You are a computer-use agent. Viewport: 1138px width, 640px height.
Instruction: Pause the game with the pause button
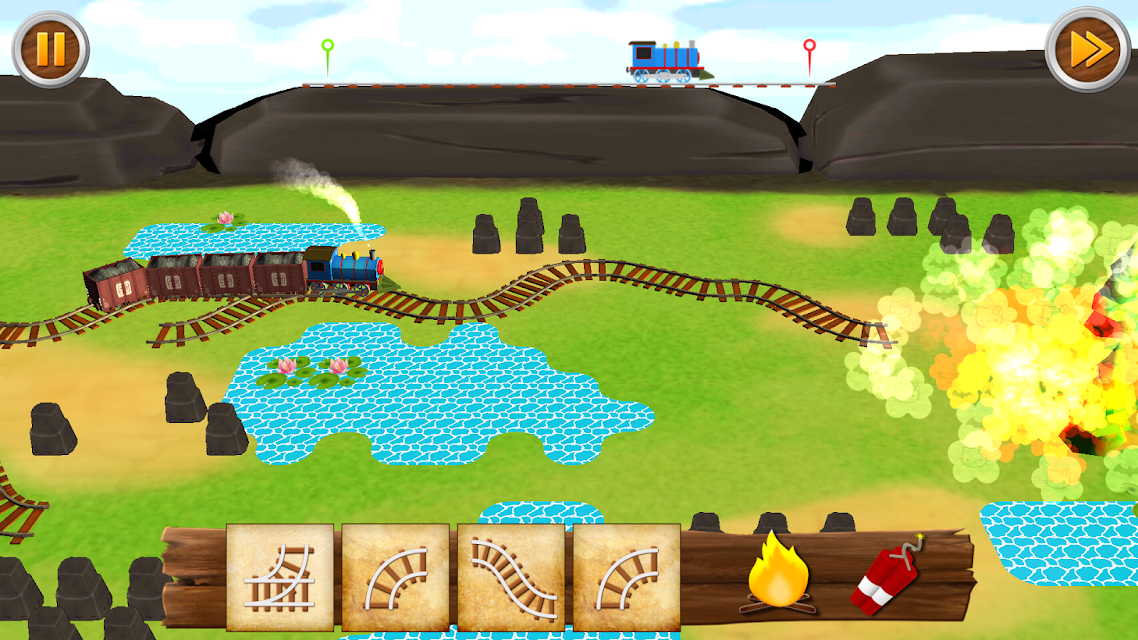coord(50,49)
